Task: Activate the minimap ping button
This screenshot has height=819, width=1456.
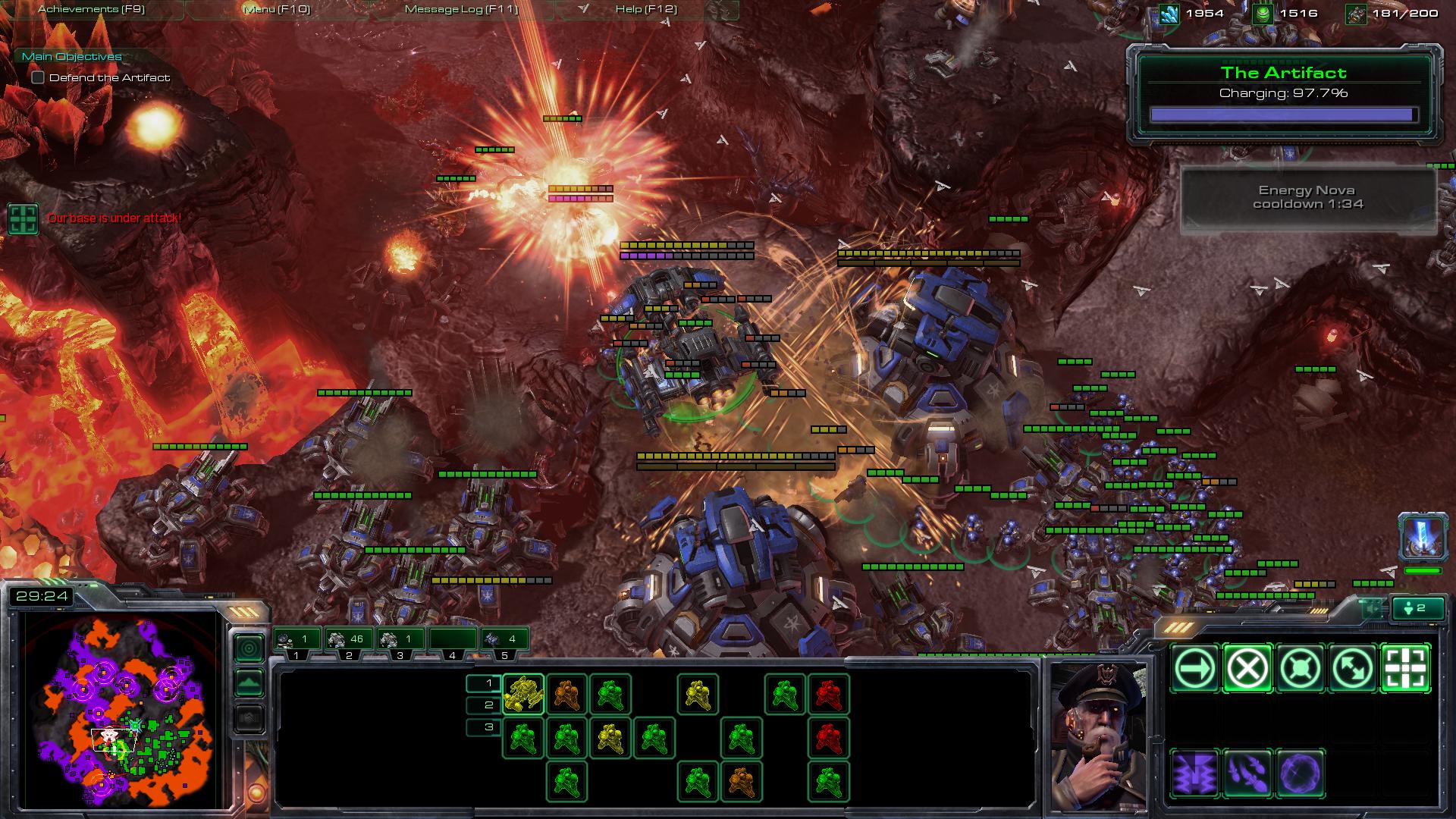Action: pos(249,648)
